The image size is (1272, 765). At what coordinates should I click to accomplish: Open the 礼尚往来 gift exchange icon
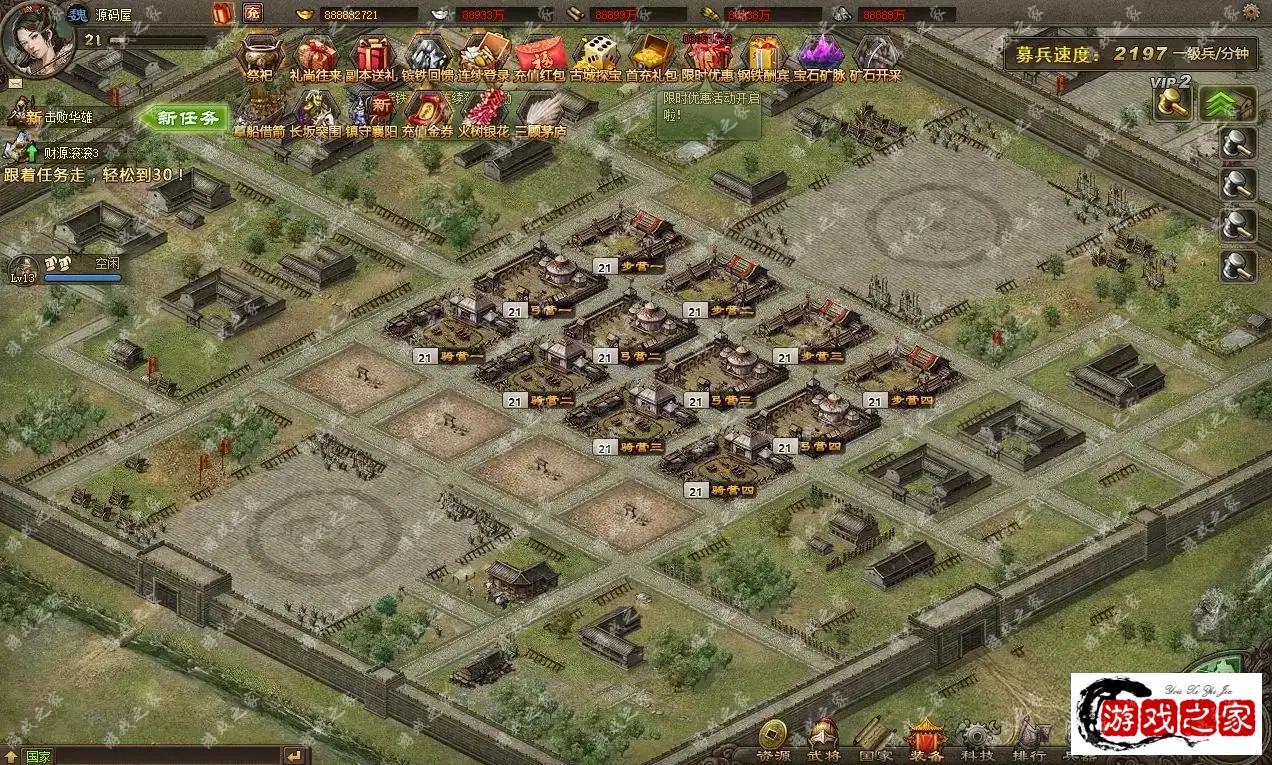coord(315,54)
